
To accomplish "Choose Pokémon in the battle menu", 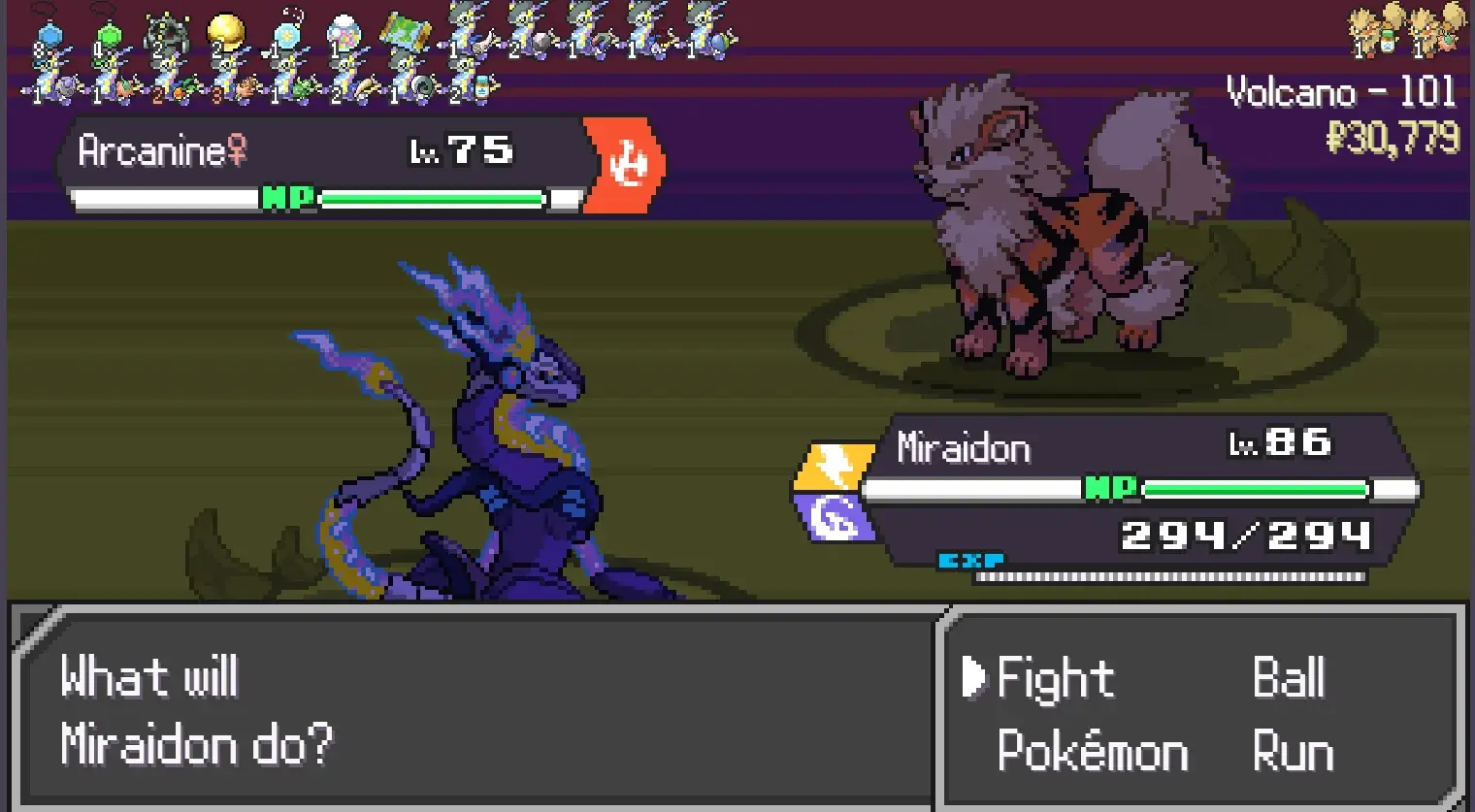I will pyautogui.click(x=1091, y=749).
